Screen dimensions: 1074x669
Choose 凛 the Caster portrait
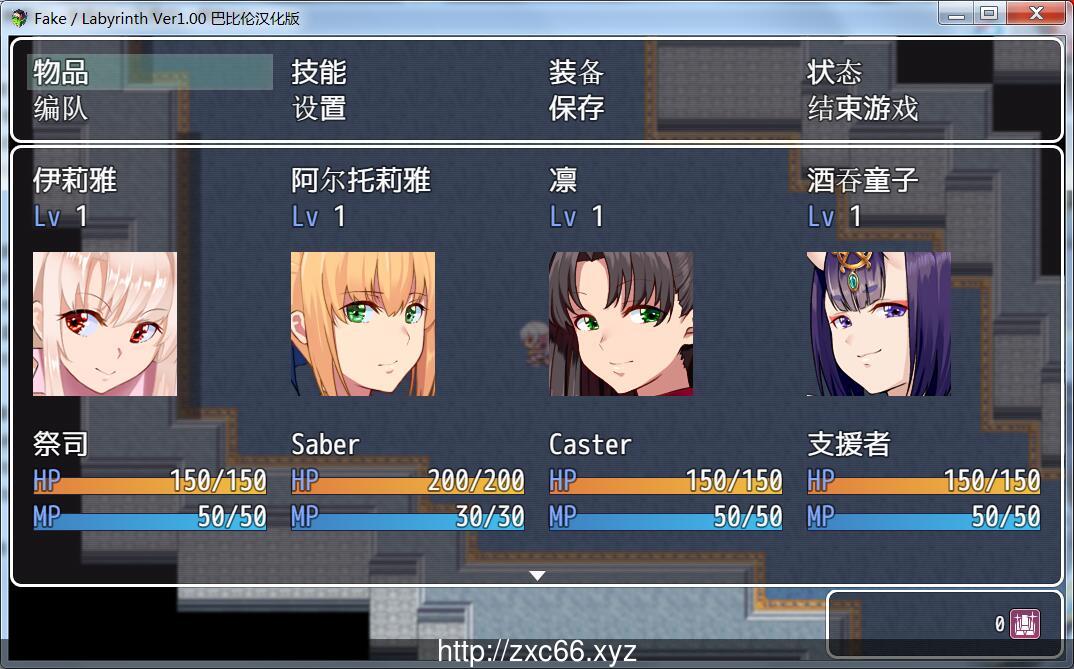[x=621, y=323]
